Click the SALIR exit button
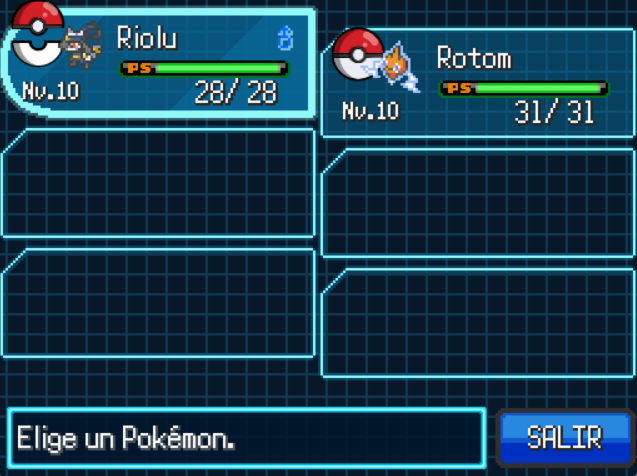 pos(564,437)
